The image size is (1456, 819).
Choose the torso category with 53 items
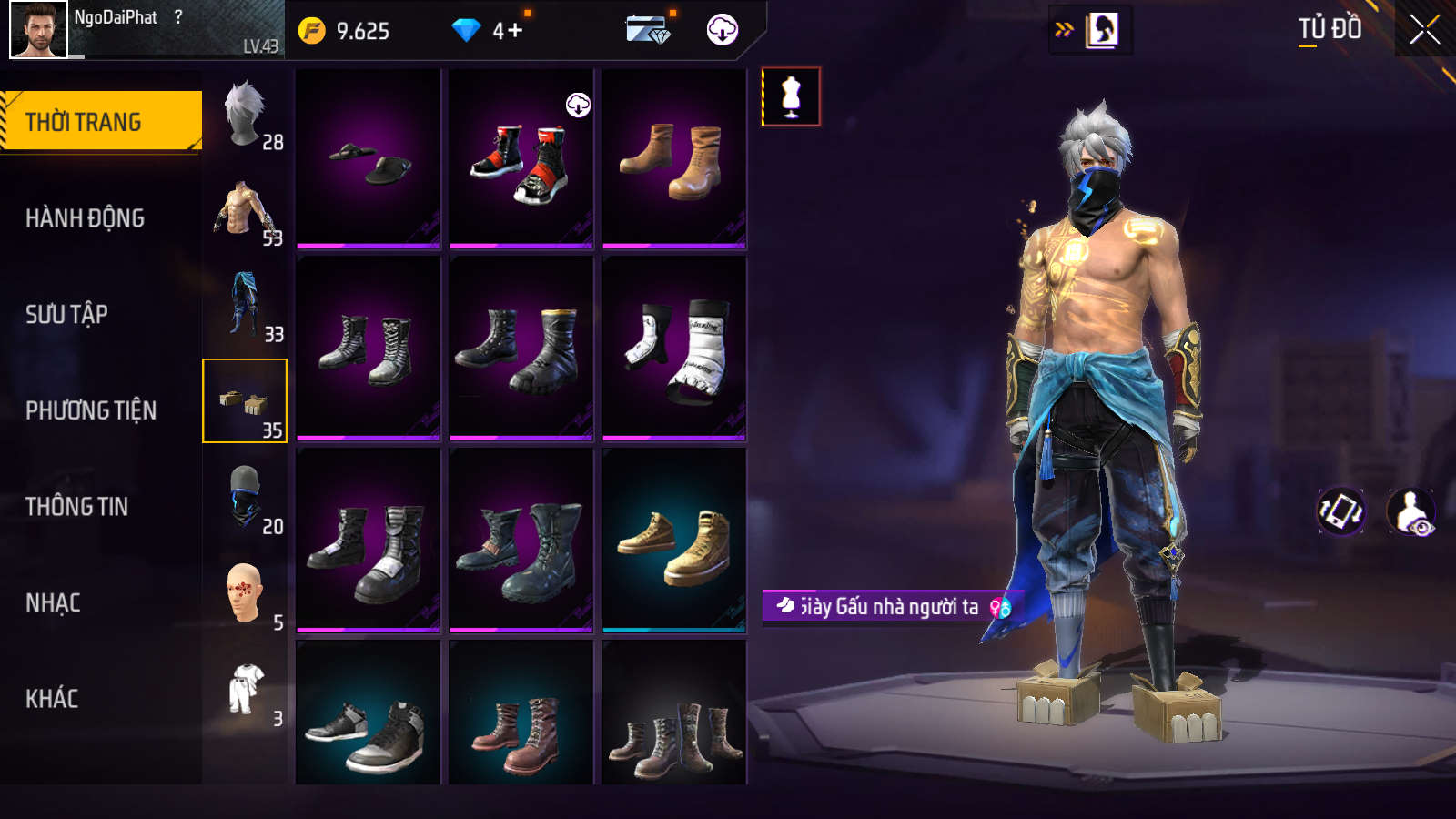(x=245, y=211)
